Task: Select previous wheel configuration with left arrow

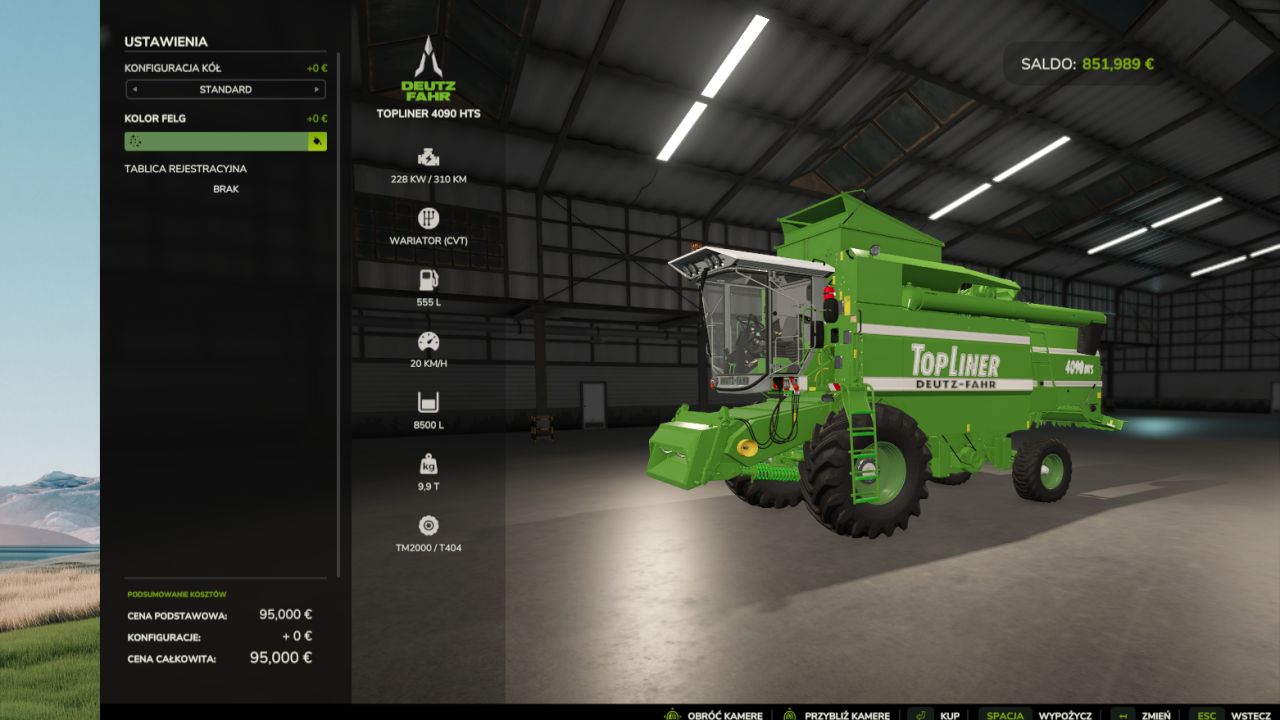Action: tap(133, 90)
